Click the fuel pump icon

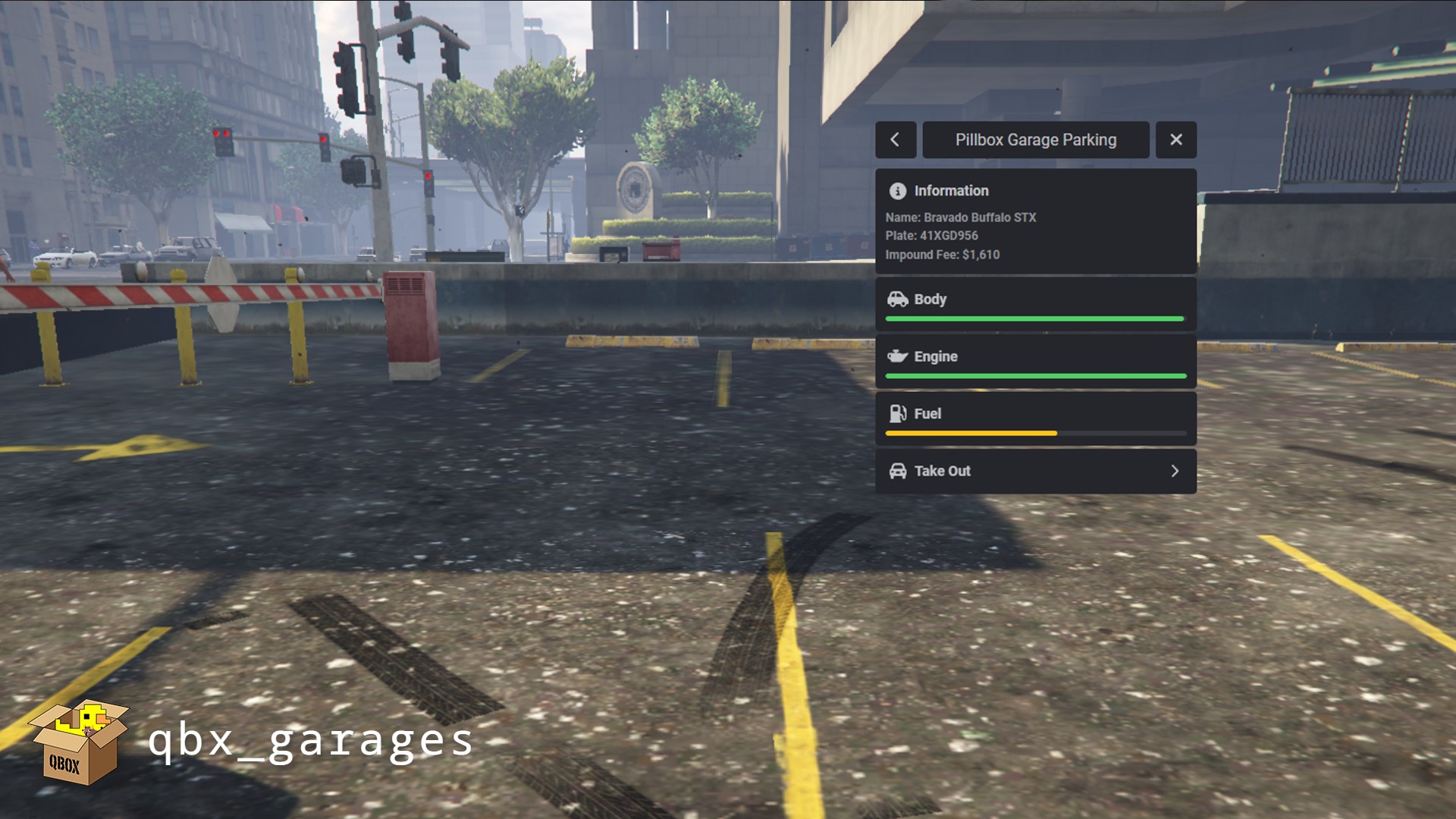(898, 414)
